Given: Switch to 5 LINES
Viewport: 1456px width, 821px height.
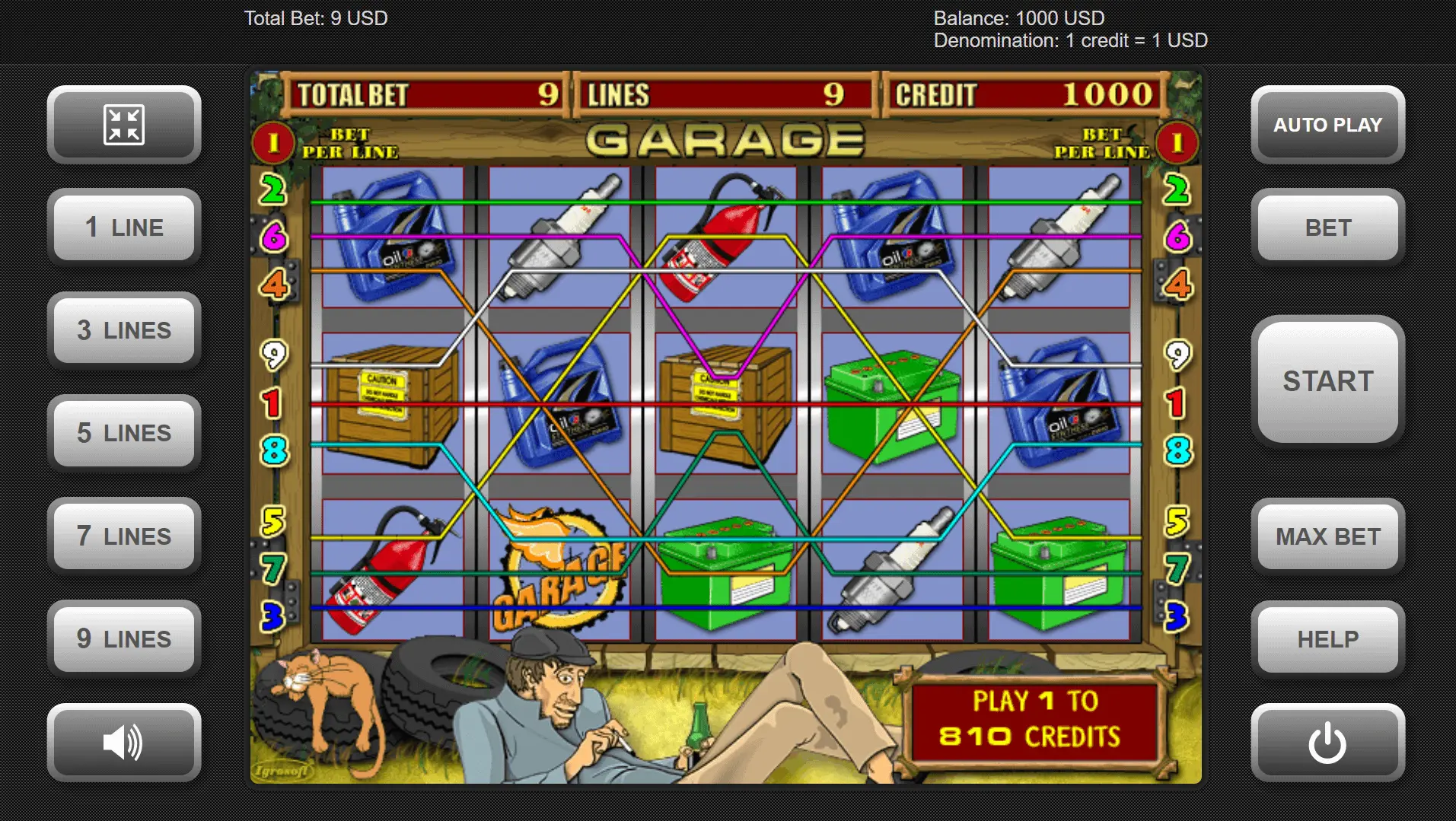Looking at the screenshot, I should click(124, 433).
